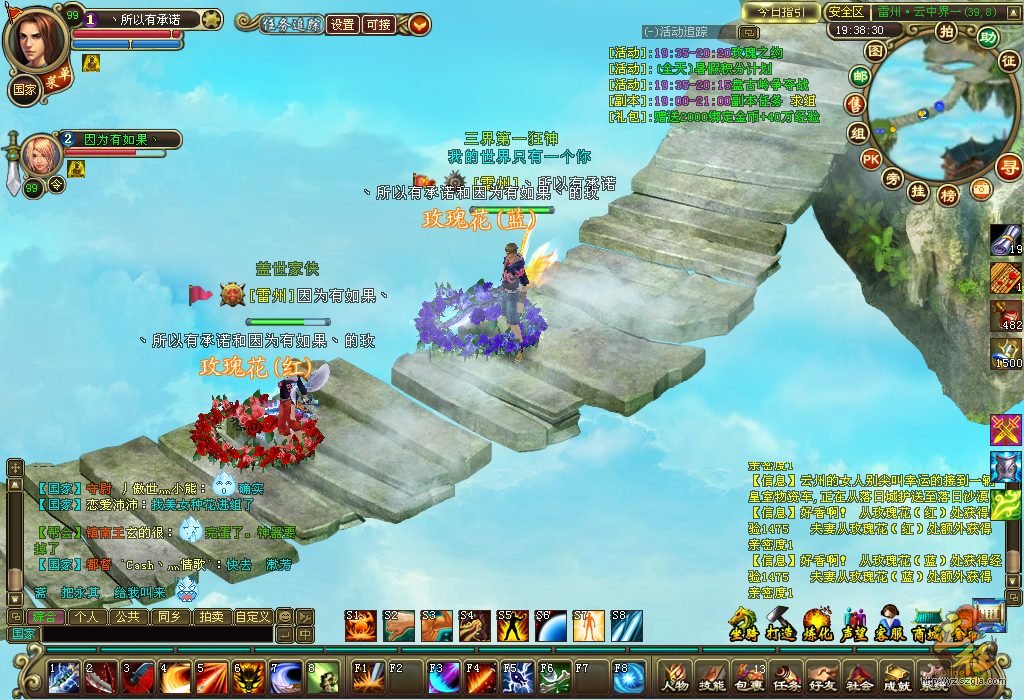The width and height of the screenshot is (1024, 700).
Task: Click the 设置 button on the quest tracker
Action: point(343,25)
